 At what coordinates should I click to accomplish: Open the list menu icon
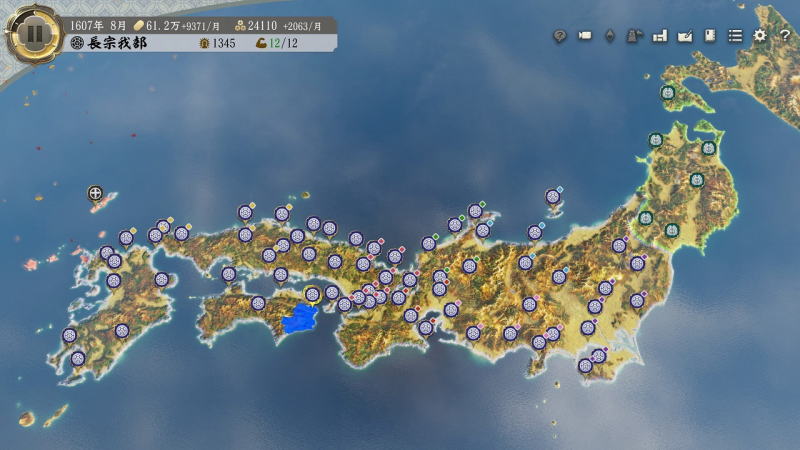(735, 35)
